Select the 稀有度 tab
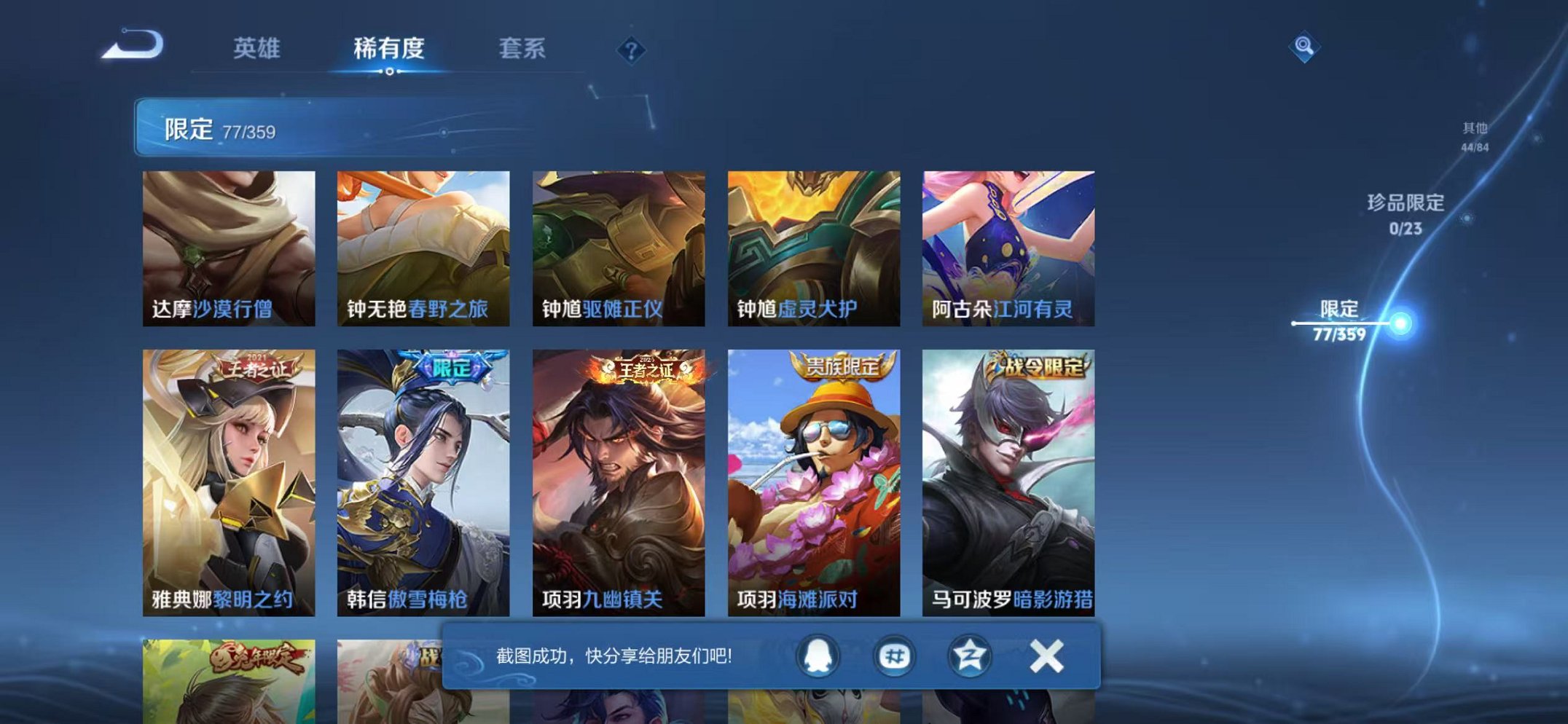This screenshot has height=724, width=1568. [x=390, y=47]
